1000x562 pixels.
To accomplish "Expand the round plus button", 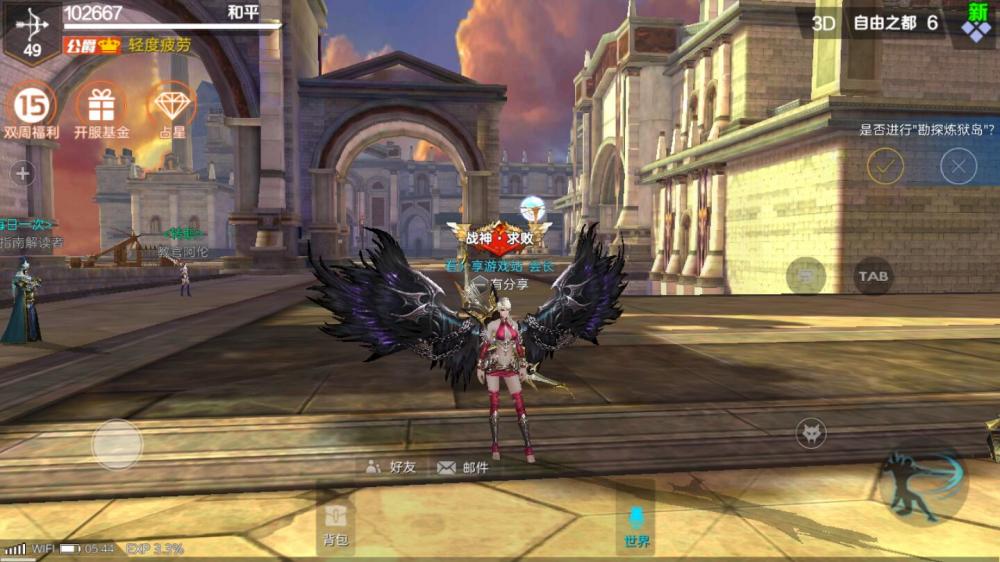I will (23, 173).
